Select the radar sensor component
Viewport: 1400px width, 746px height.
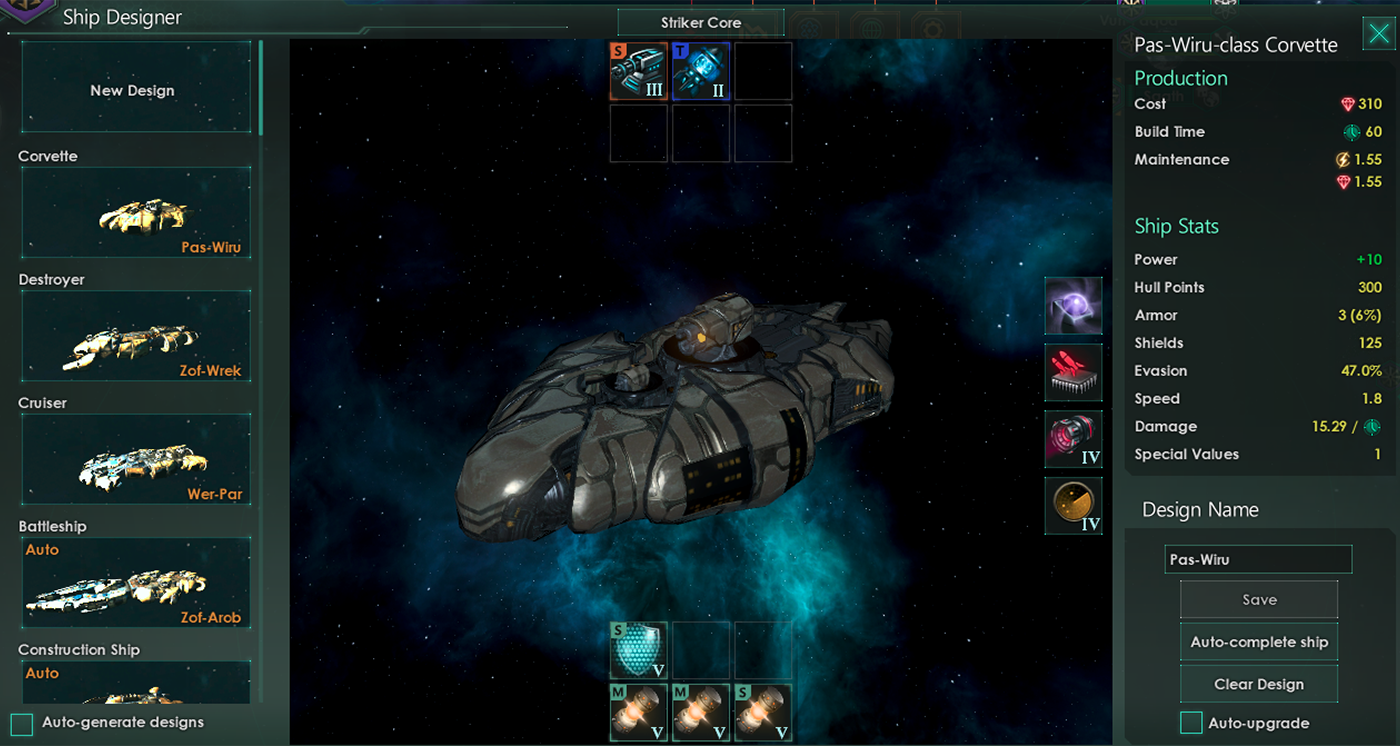tap(1073, 505)
